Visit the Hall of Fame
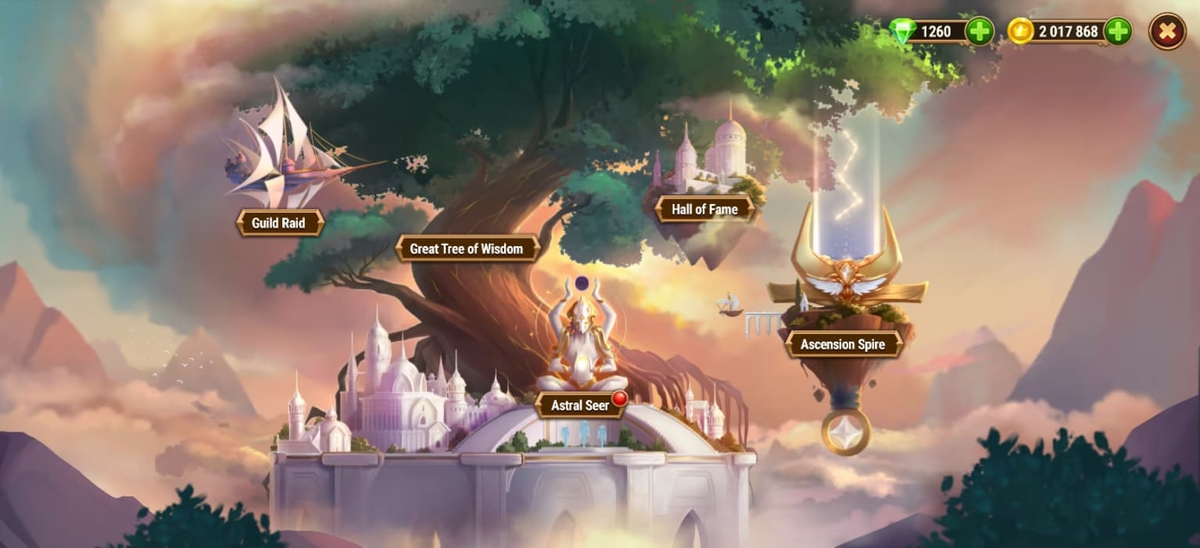 pos(704,209)
